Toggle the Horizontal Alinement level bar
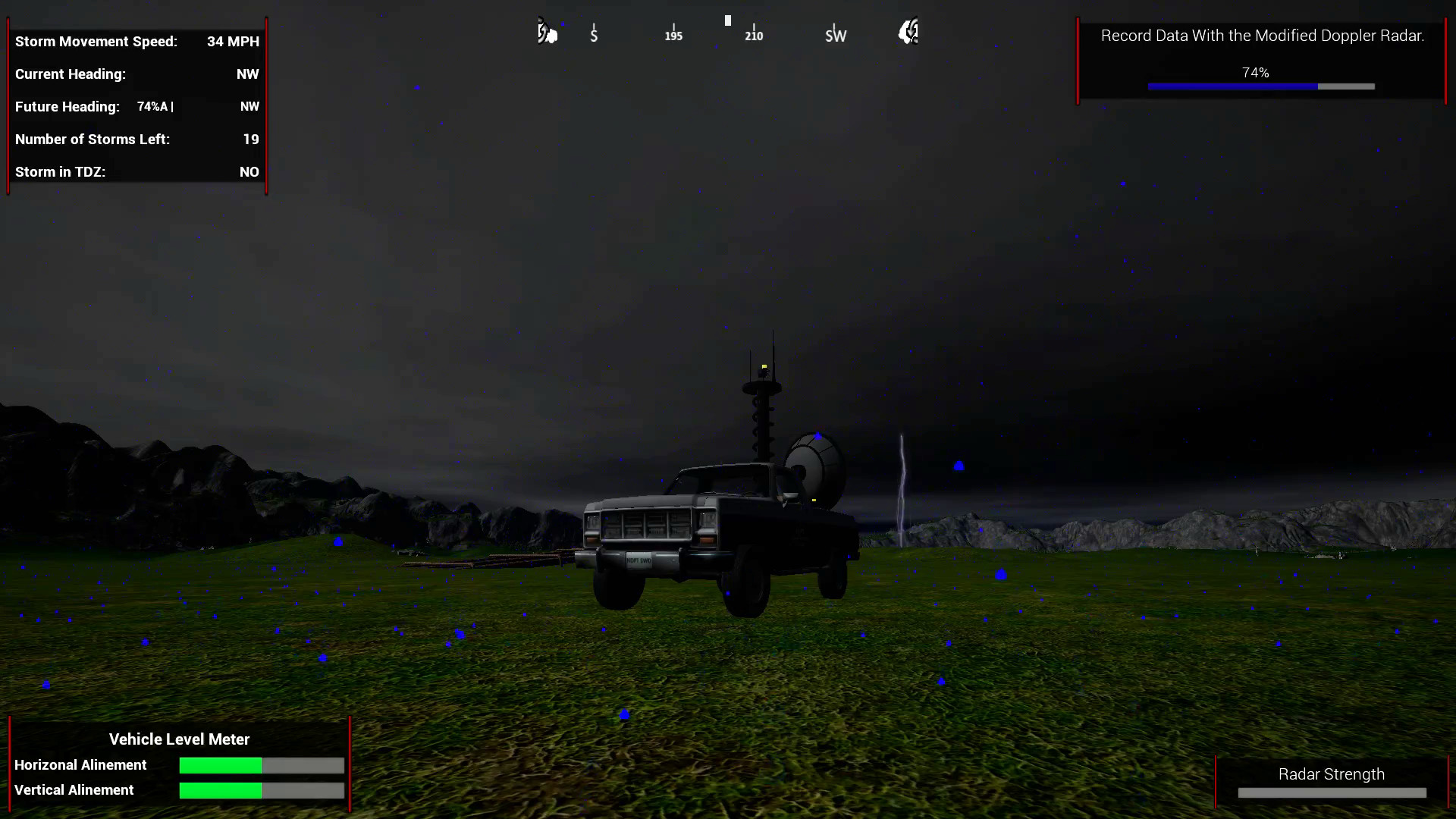 pos(261,766)
